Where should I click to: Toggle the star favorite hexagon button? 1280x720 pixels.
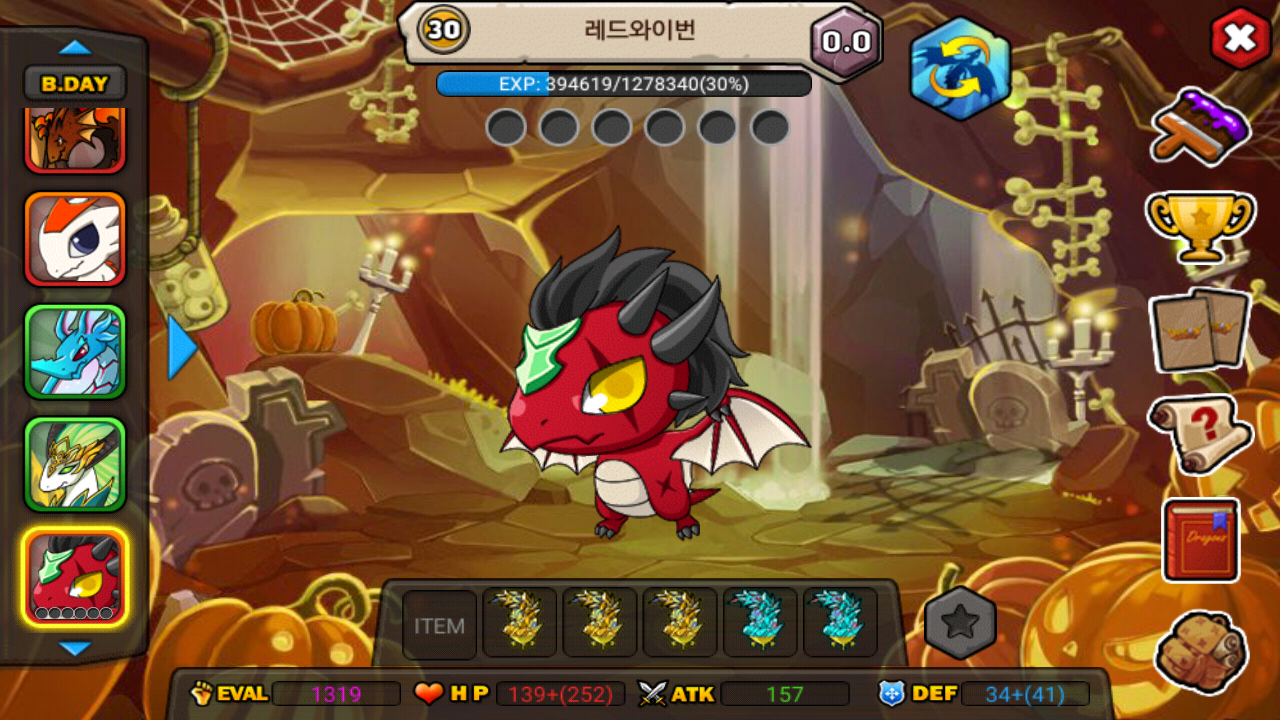pos(960,623)
